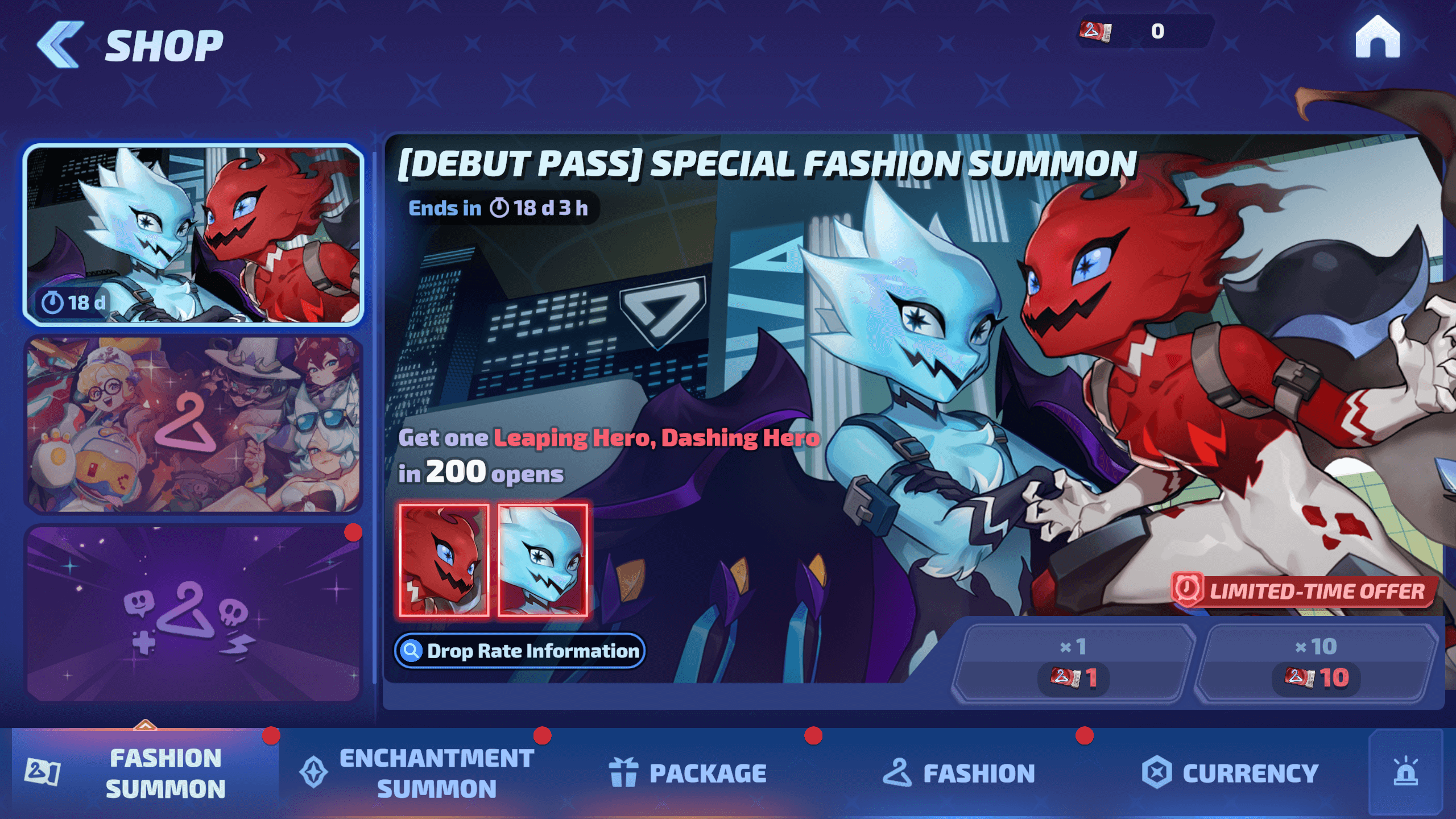Viewport: 1456px width, 819px height.
Task: Tap the fashion ticket currency counter
Action: coord(1143,31)
